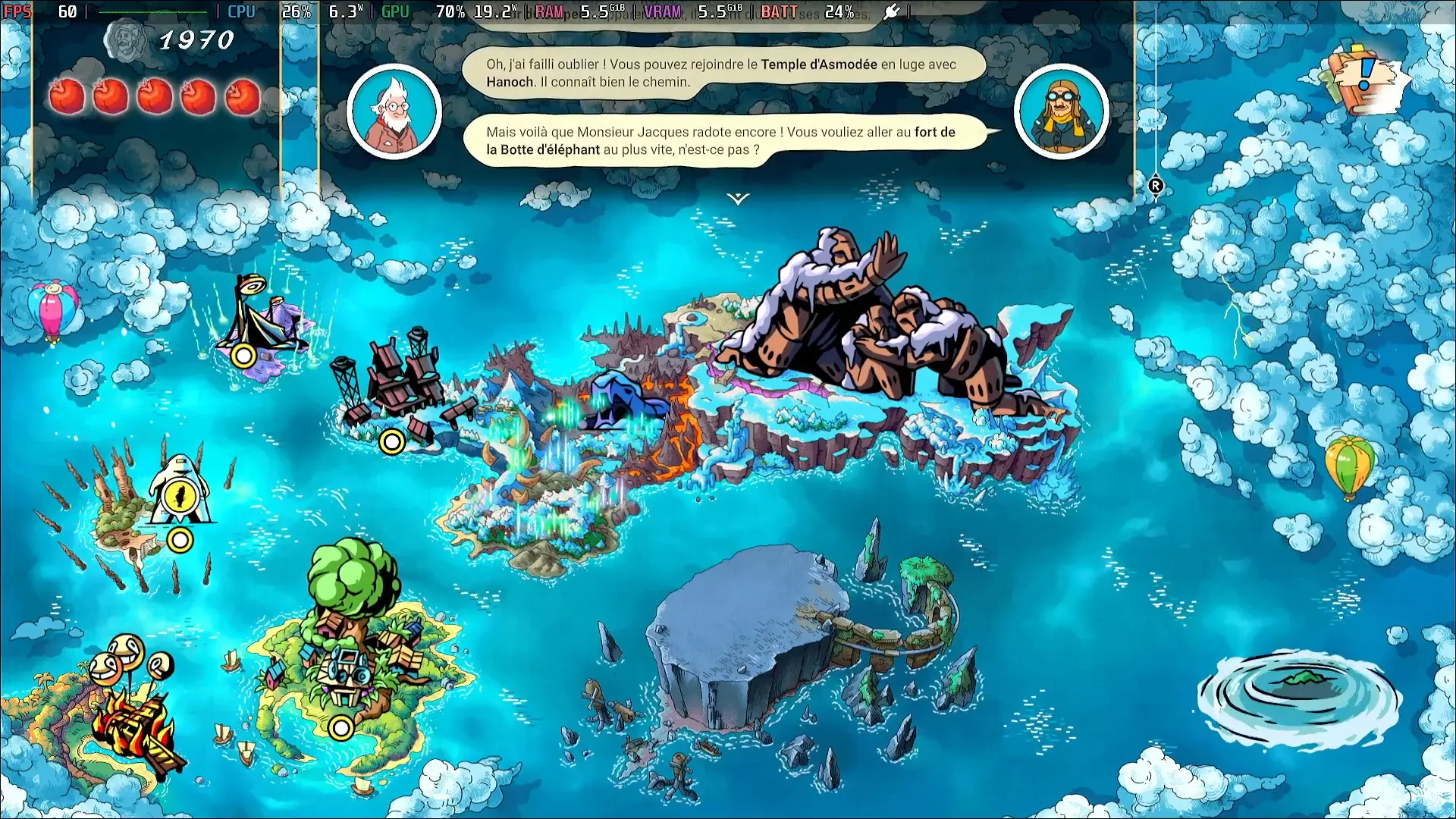Click the coin marker on the treehouse village island

tap(342, 730)
